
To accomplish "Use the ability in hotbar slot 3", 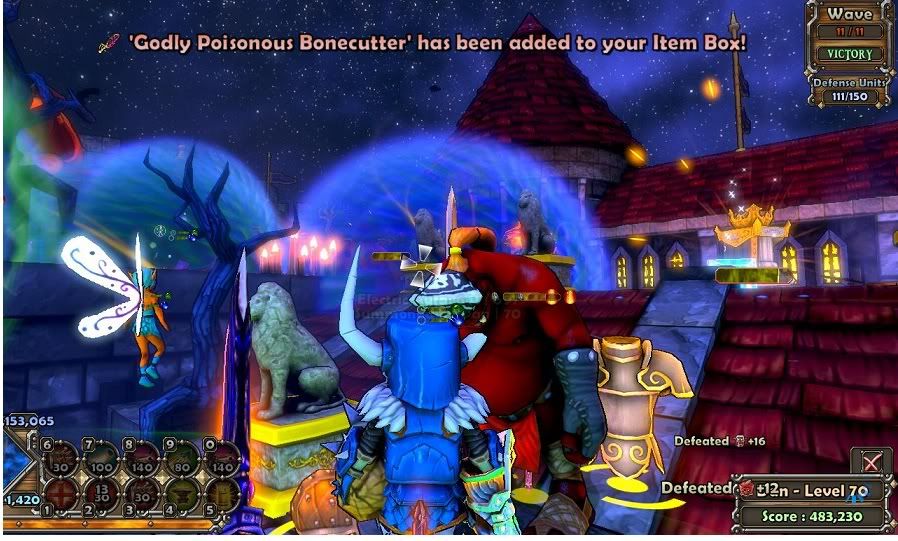I will (x=140, y=493).
